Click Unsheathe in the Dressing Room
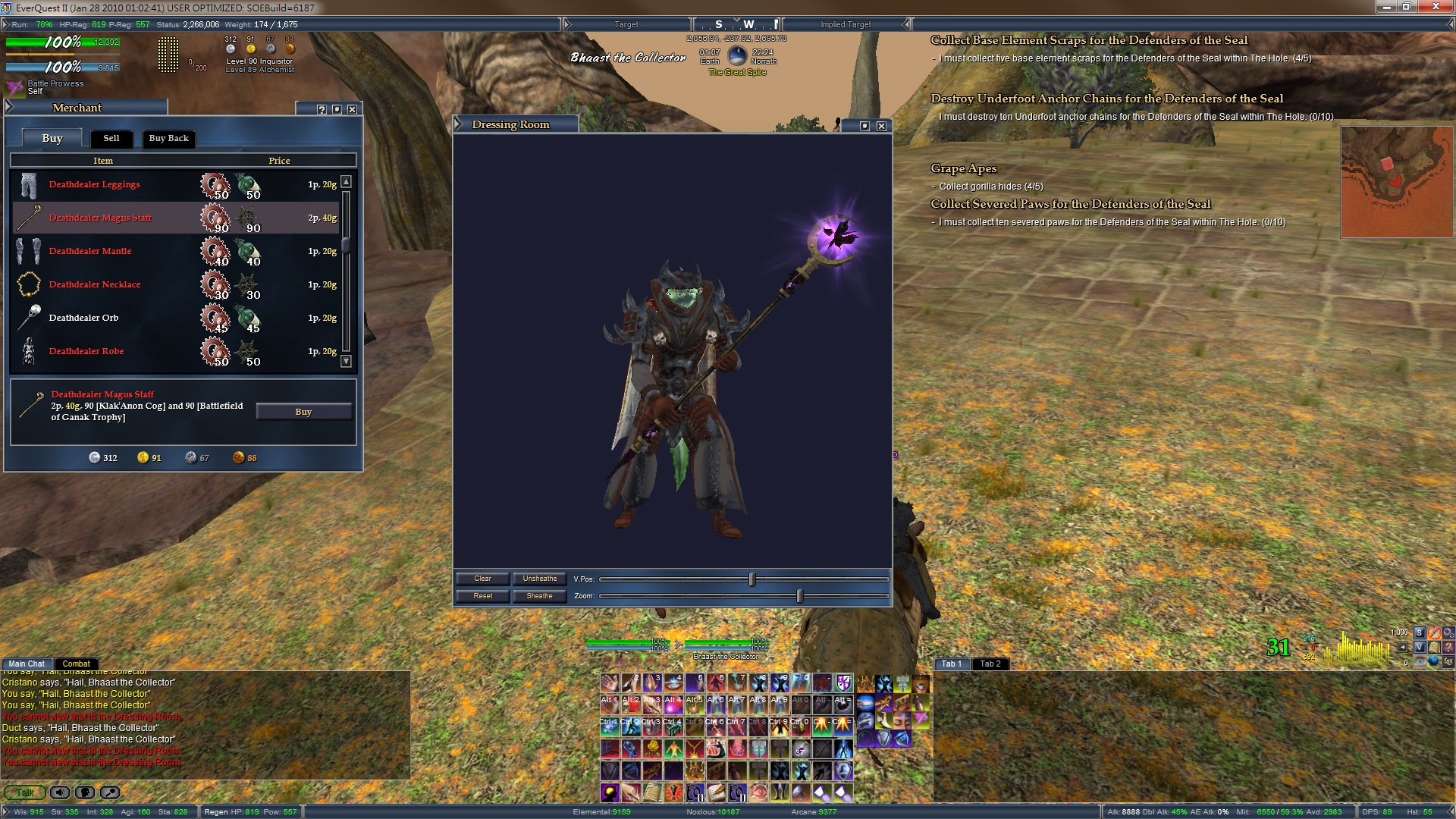This screenshot has height=819, width=1456. [x=539, y=579]
